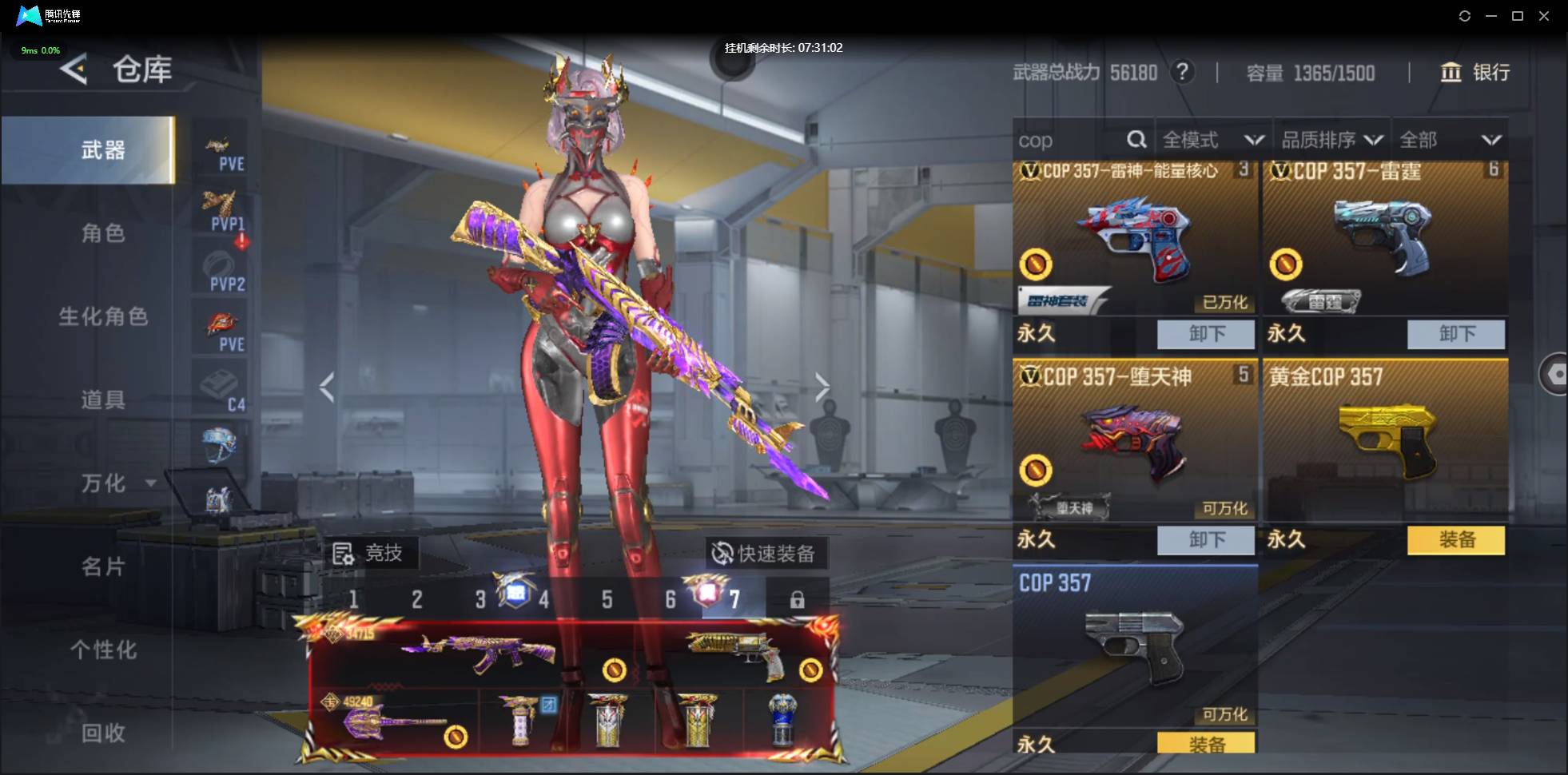Open the 回收 recycle section
Viewport: 1568px width, 775px height.
click(x=103, y=733)
